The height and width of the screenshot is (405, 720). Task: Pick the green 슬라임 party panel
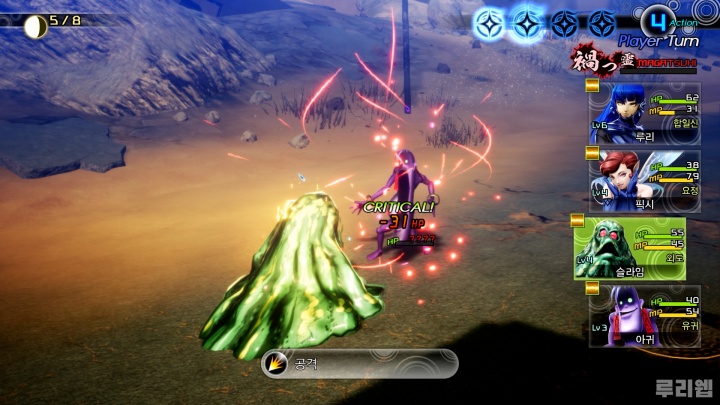(x=630, y=248)
